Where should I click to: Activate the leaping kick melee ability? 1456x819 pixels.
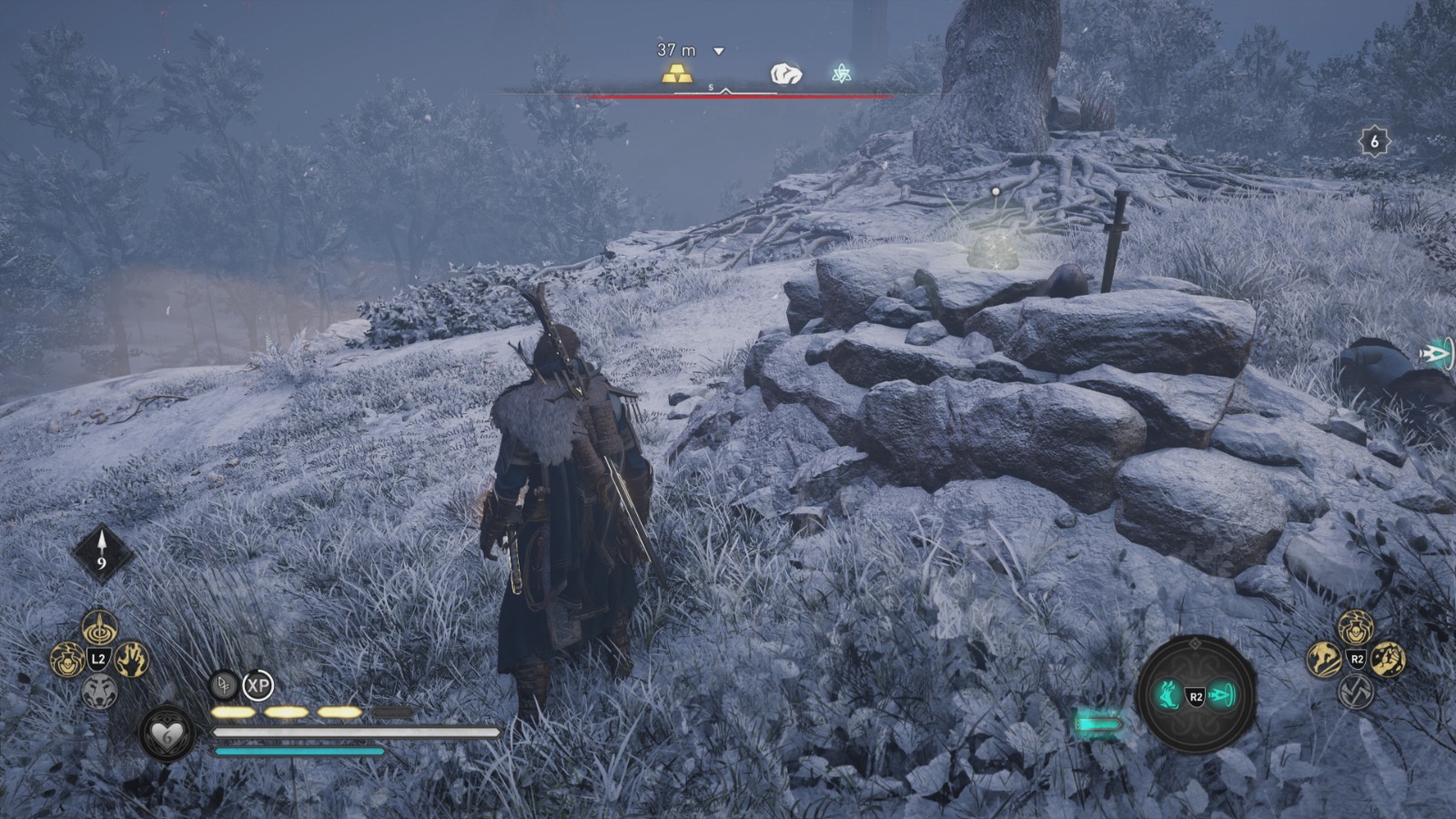point(1324,659)
